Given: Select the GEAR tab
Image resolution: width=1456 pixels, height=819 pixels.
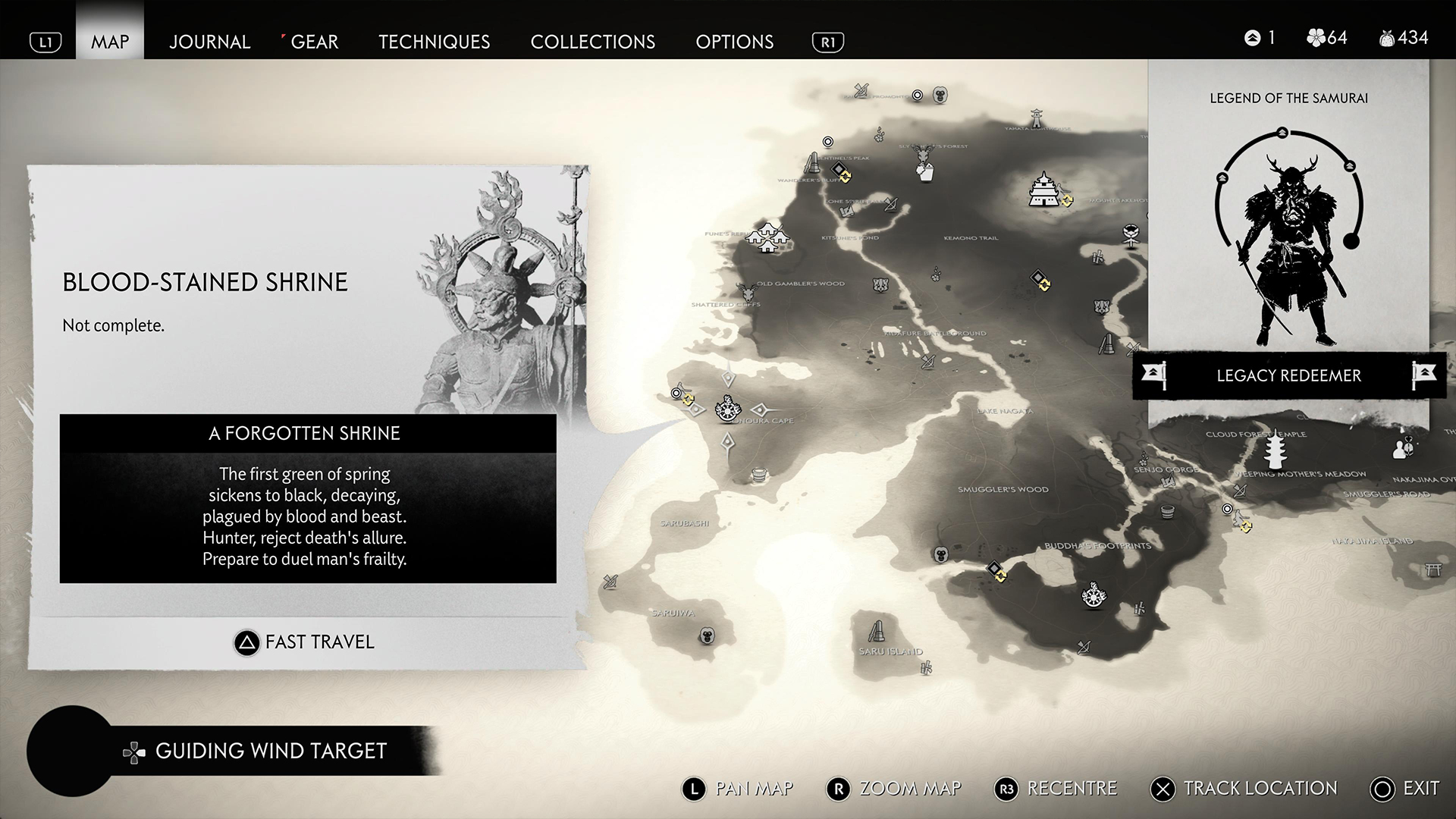Looking at the screenshot, I should 314,42.
